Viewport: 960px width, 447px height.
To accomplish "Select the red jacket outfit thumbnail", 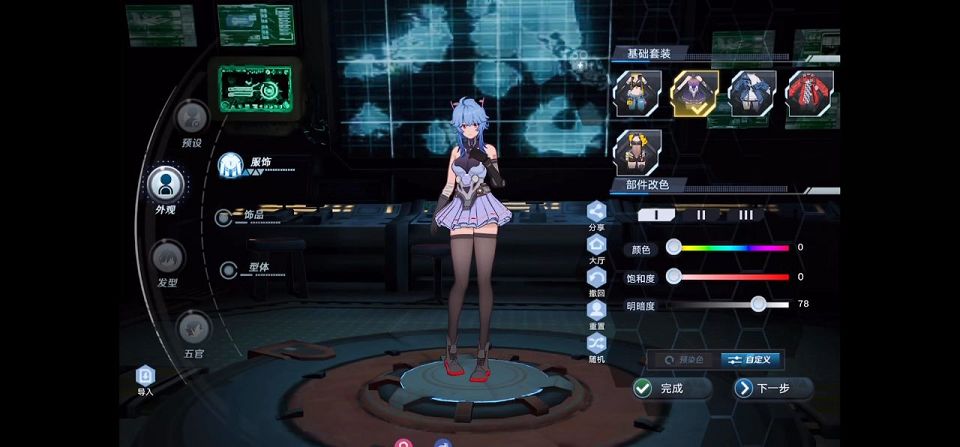I will tap(810, 93).
